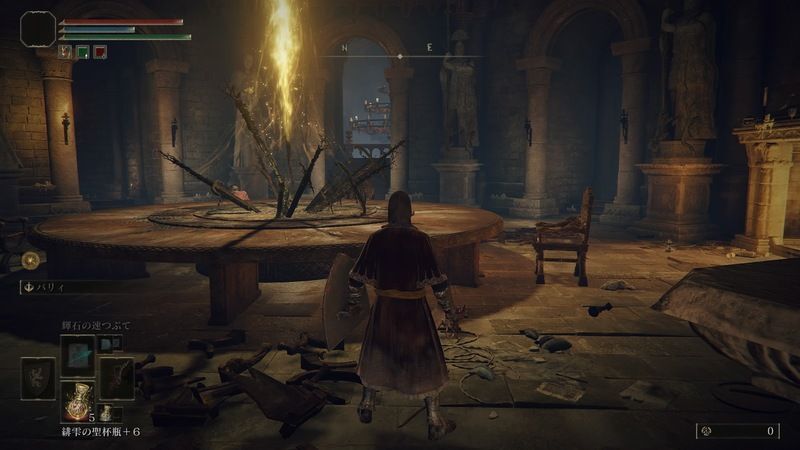Select the first status effect icon
Image resolution: width=800 pixels, height=450 pixels.
[x=65, y=52]
